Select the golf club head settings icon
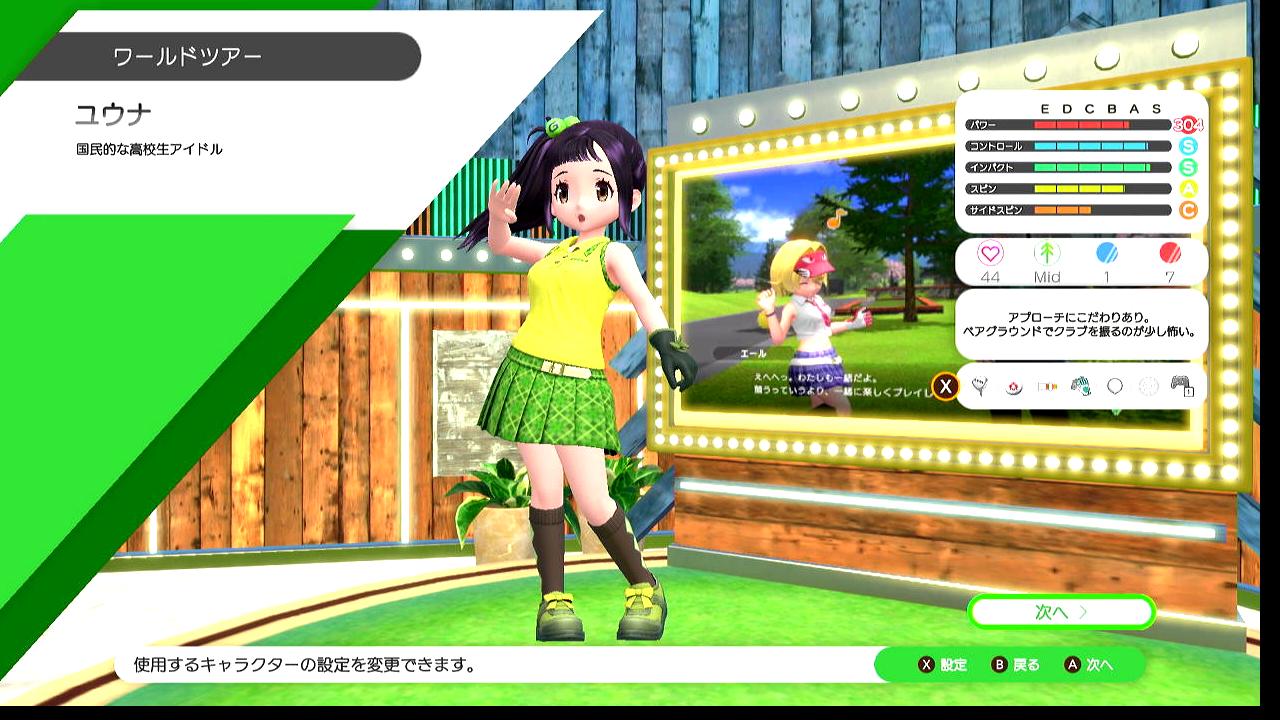The width and height of the screenshot is (1280, 720). (980, 386)
